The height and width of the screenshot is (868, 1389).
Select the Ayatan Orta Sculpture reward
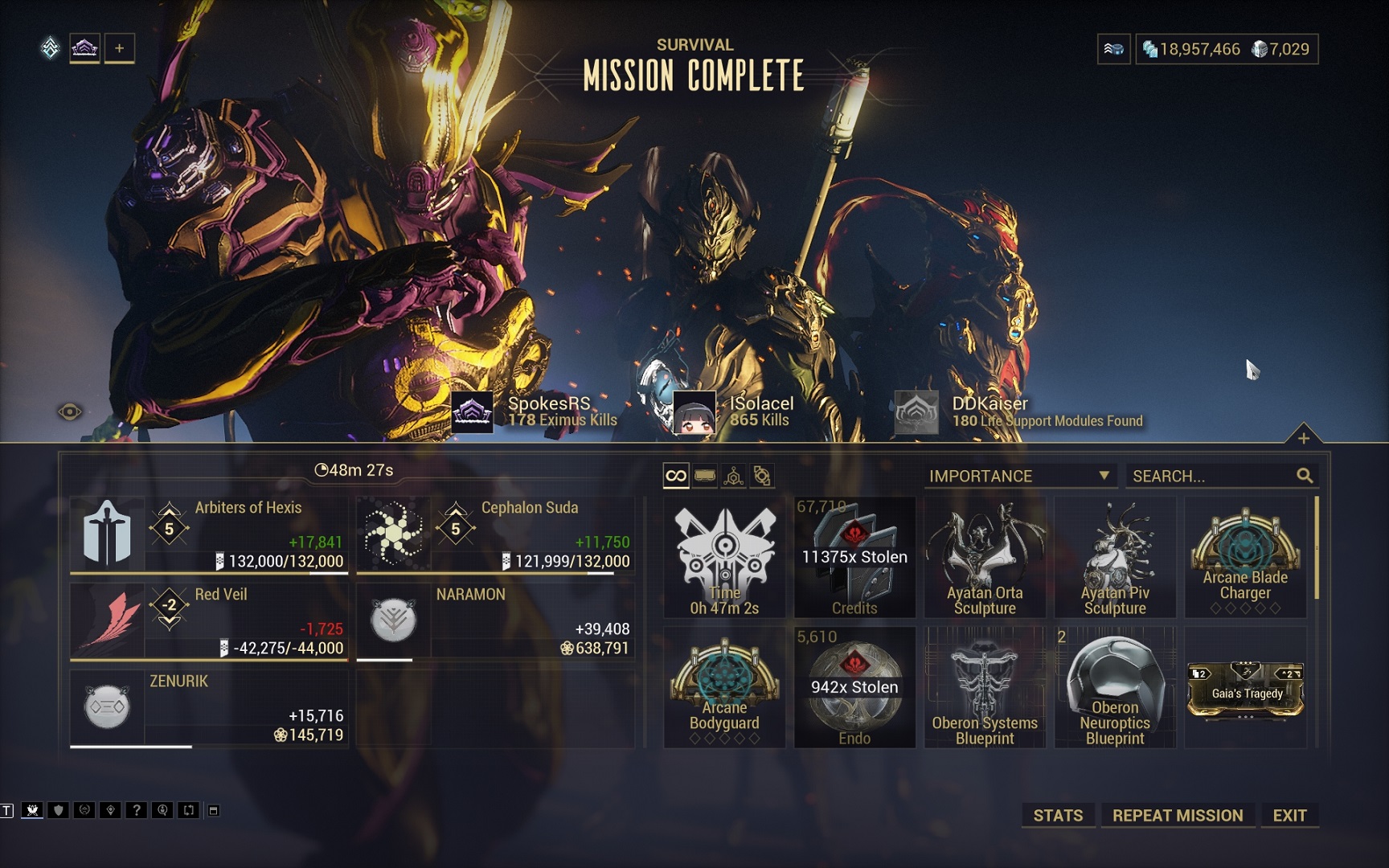(x=985, y=558)
